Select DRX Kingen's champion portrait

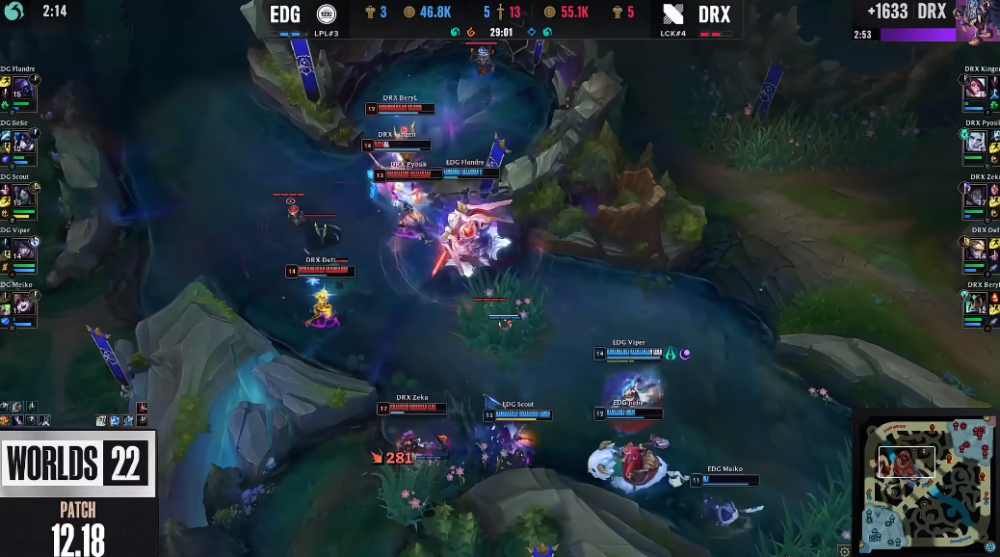pos(976,90)
